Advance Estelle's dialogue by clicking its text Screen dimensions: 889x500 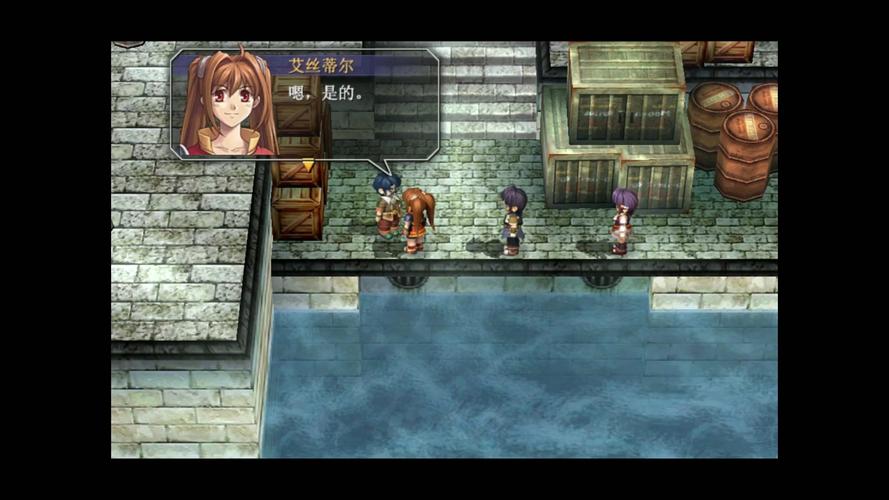coord(324,93)
